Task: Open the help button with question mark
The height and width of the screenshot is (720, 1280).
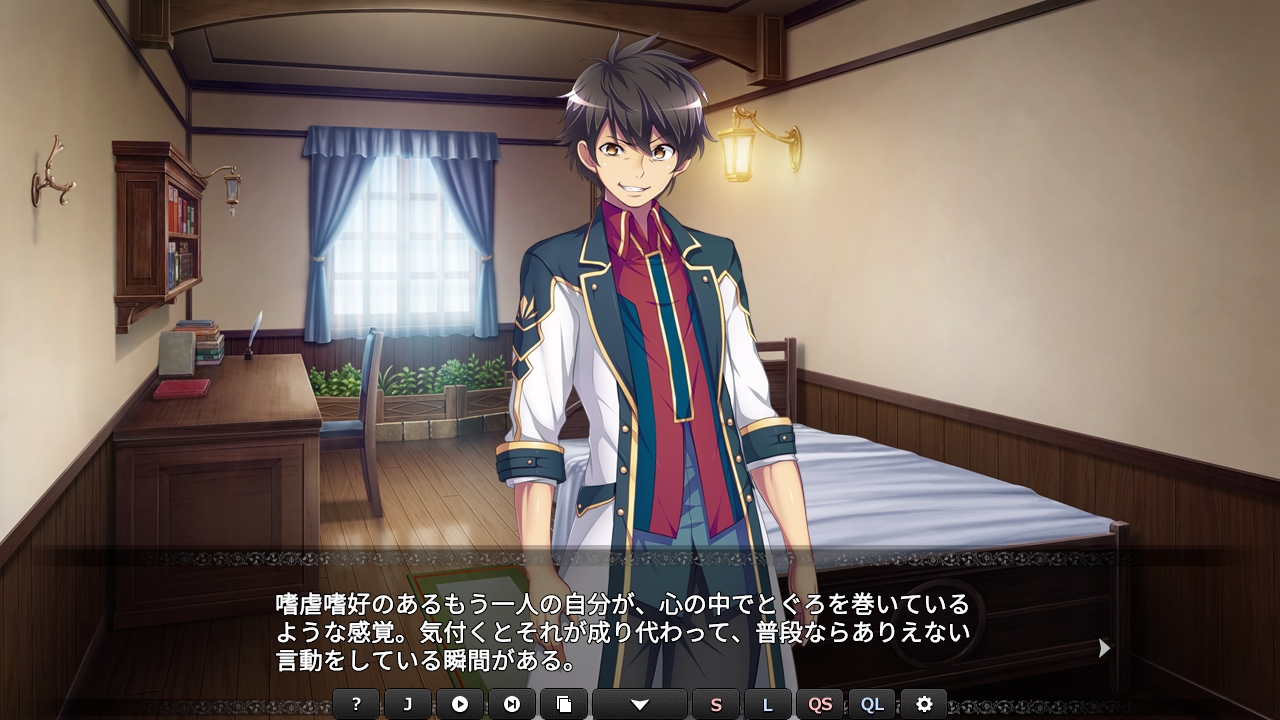Action: [356, 704]
